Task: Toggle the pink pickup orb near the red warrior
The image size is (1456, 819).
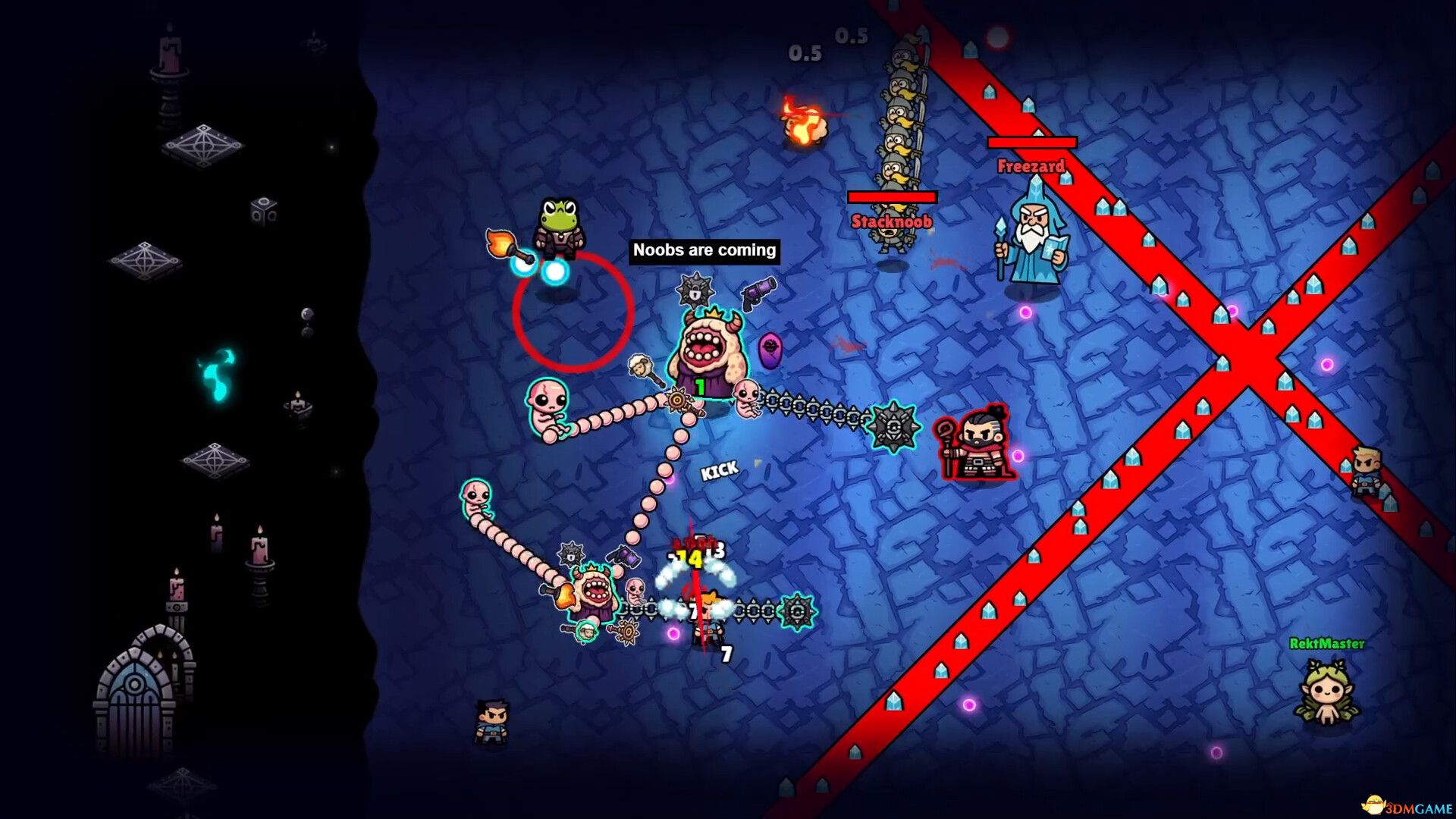Action: [1018, 456]
